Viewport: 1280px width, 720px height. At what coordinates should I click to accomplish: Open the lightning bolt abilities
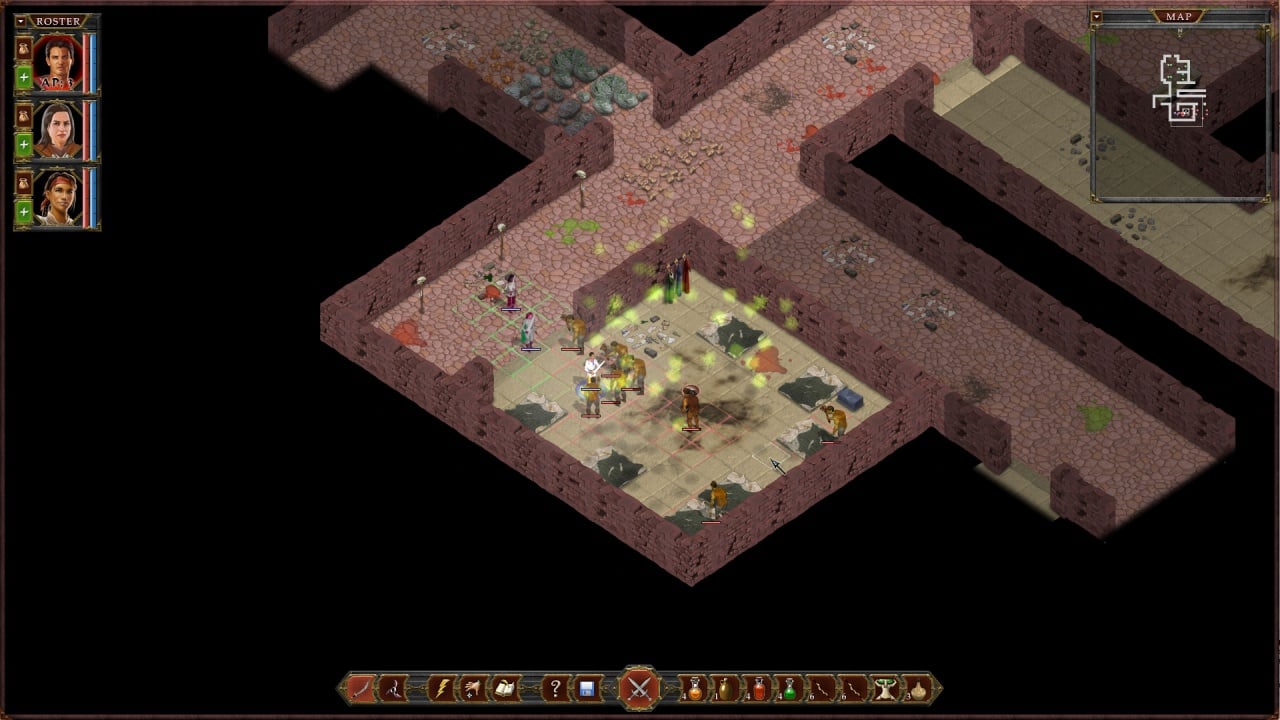click(x=440, y=688)
